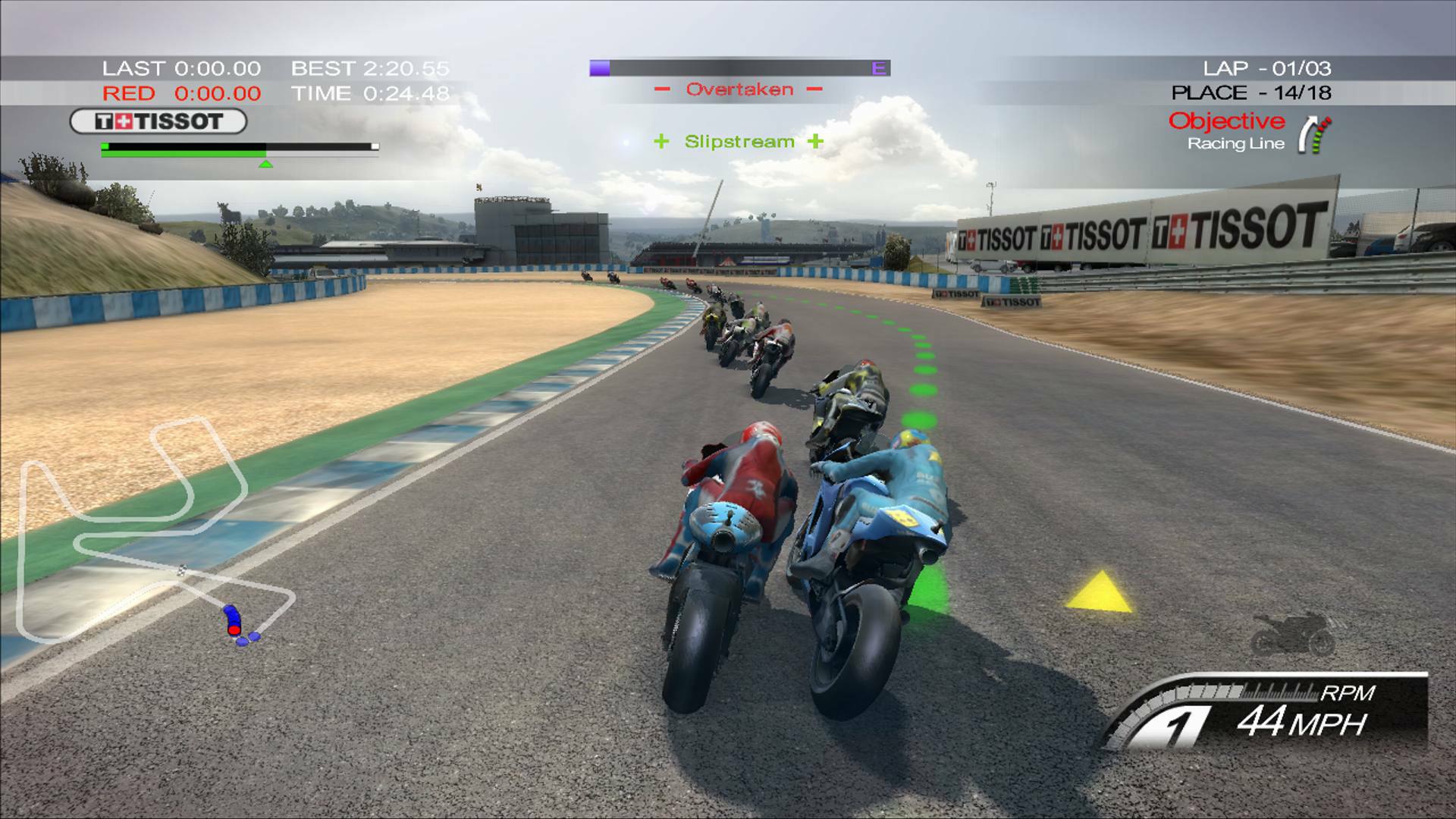The image size is (1456, 819).
Task: Toggle the Overtaken notification
Action: point(738,89)
